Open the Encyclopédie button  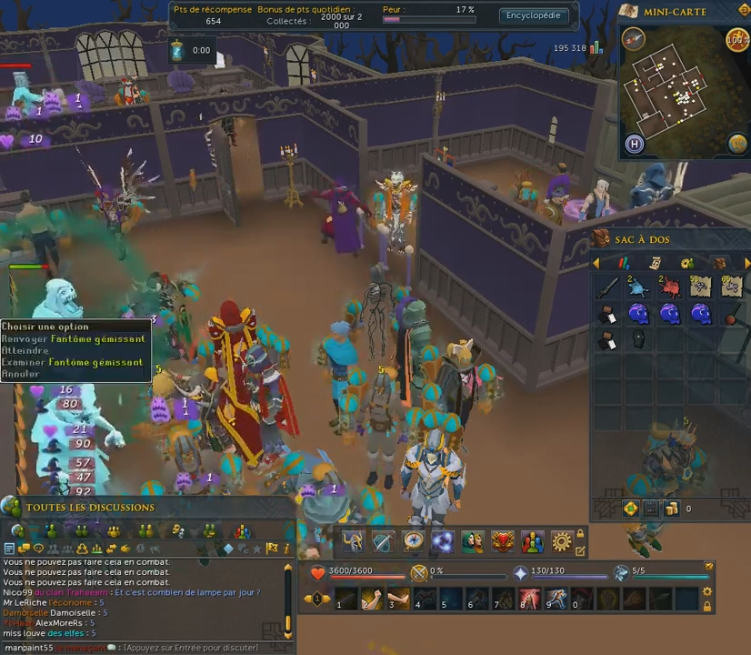tap(535, 15)
